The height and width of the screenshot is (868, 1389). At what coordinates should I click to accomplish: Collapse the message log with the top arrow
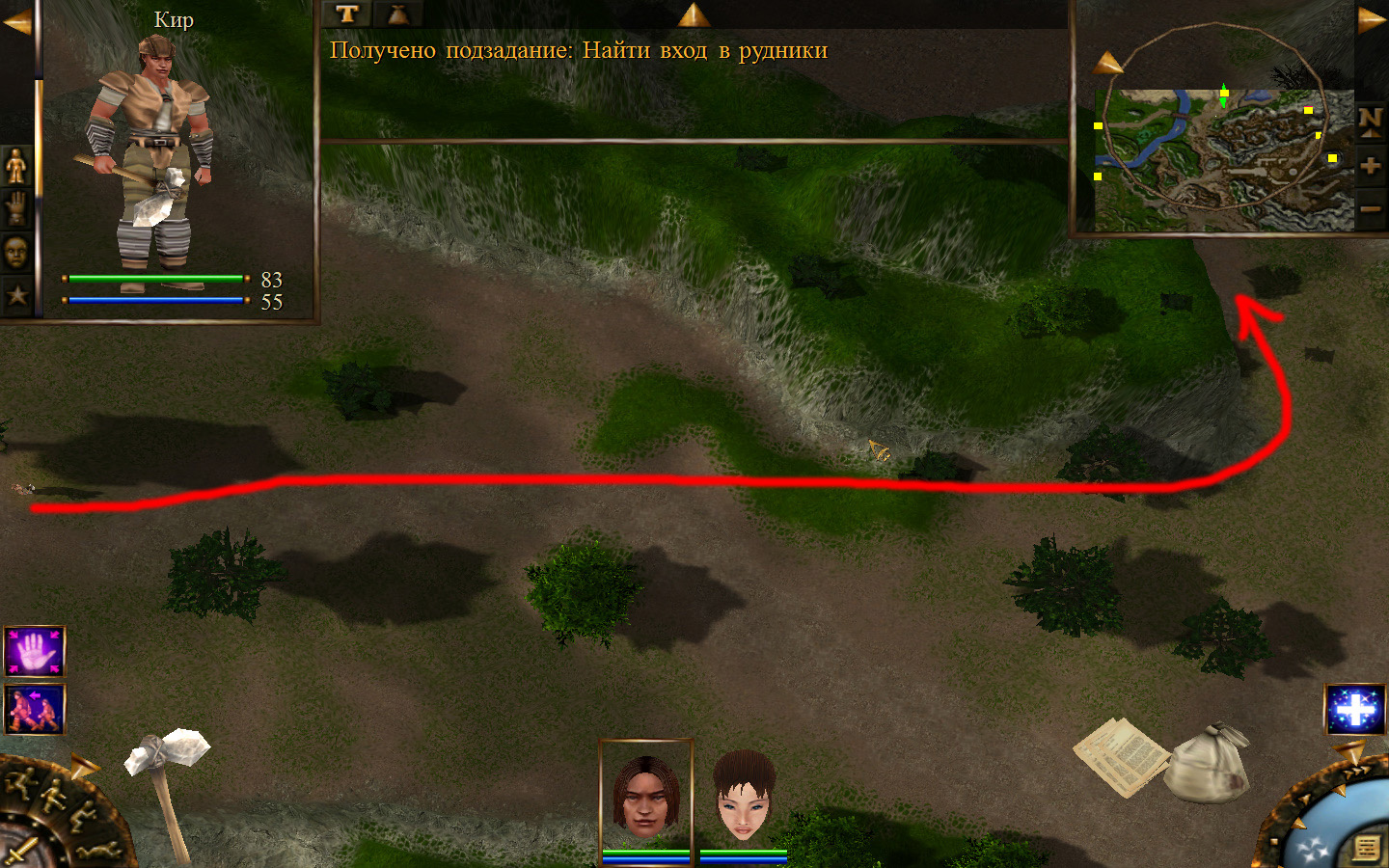(693, 14)
